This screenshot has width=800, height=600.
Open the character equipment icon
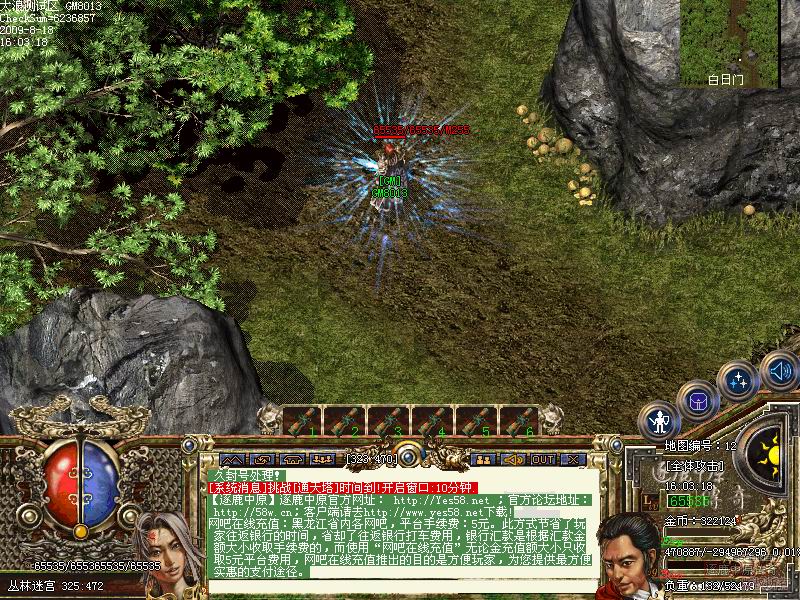[x=659, y=422]
